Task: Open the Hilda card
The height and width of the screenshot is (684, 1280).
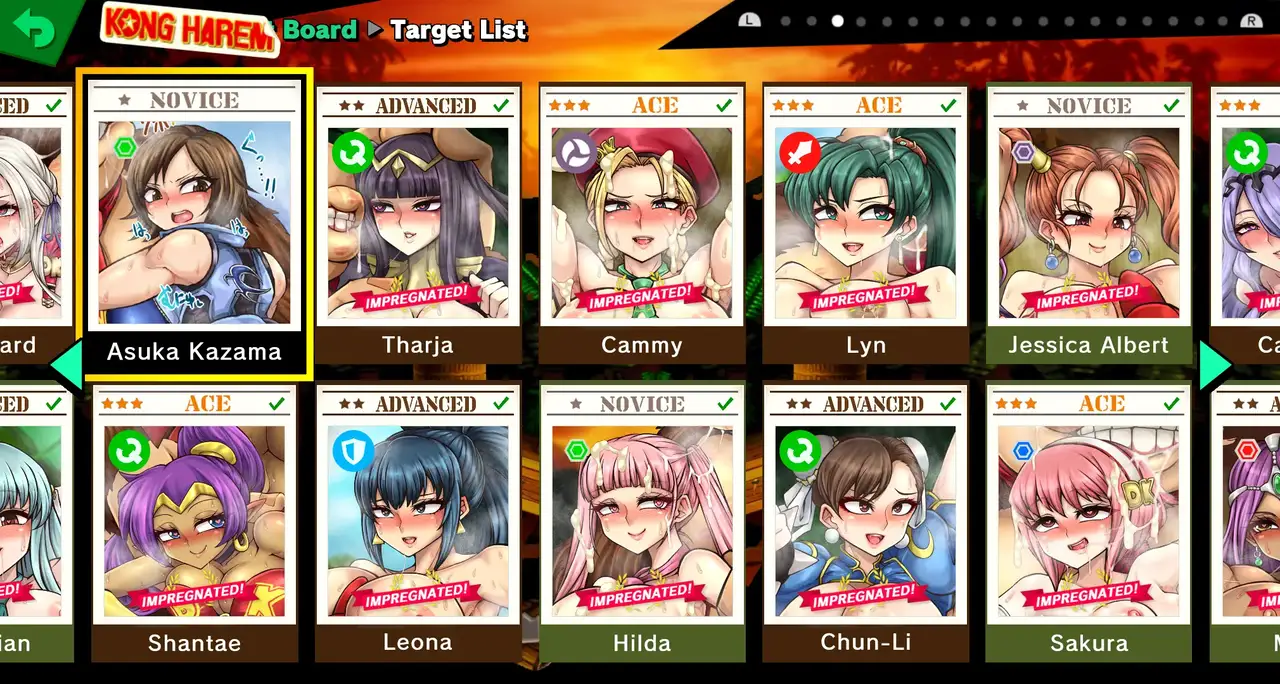Action: coord(642,523)
